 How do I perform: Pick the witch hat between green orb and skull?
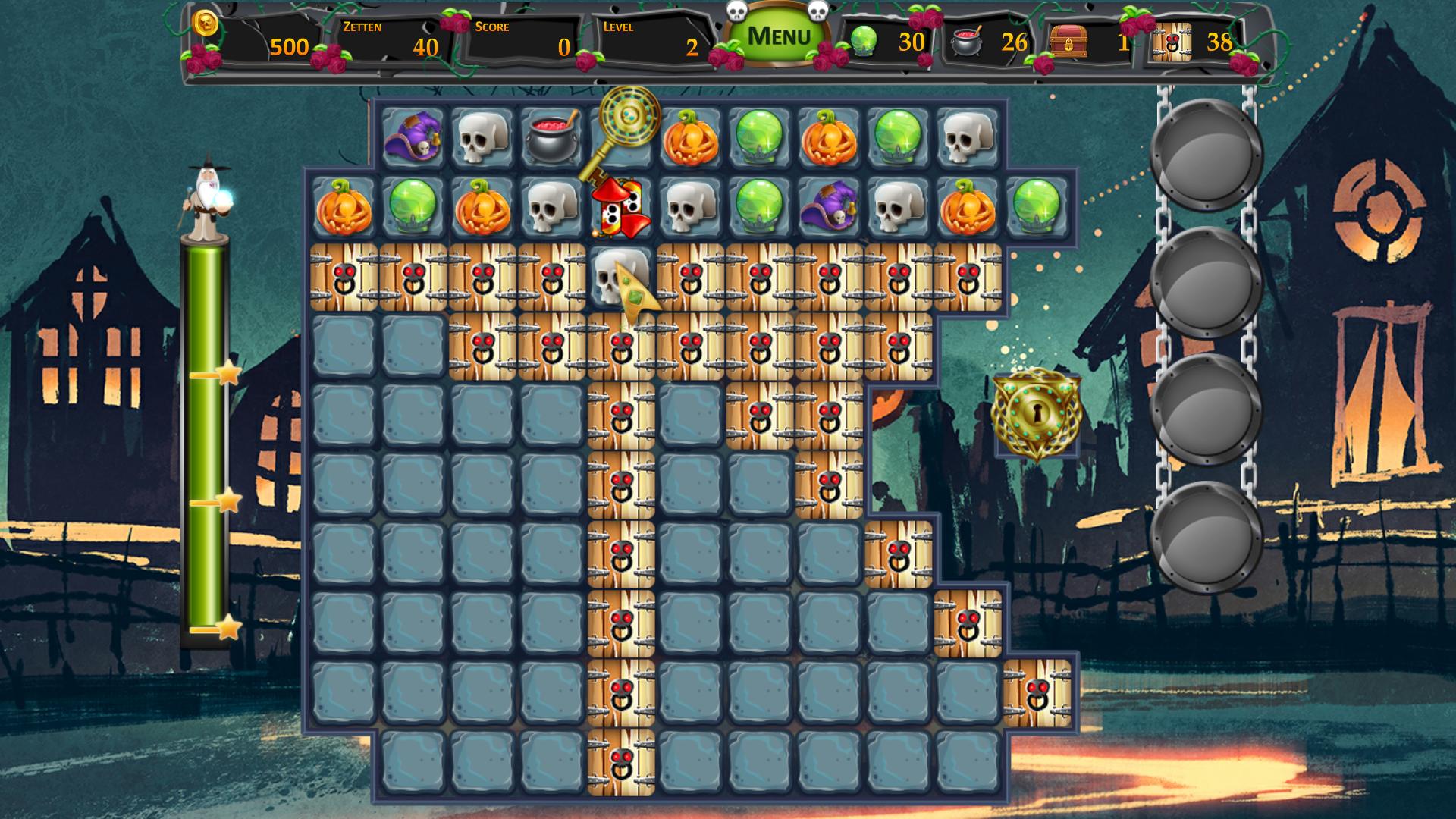828,206
